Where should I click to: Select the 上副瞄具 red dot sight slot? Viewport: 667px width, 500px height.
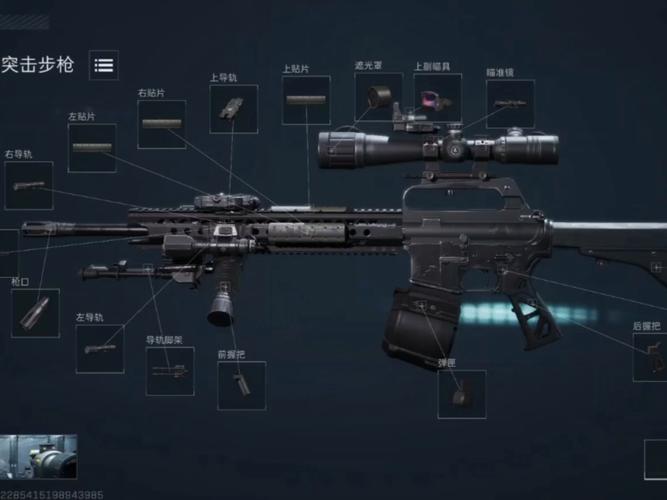[x=437, y=97]
